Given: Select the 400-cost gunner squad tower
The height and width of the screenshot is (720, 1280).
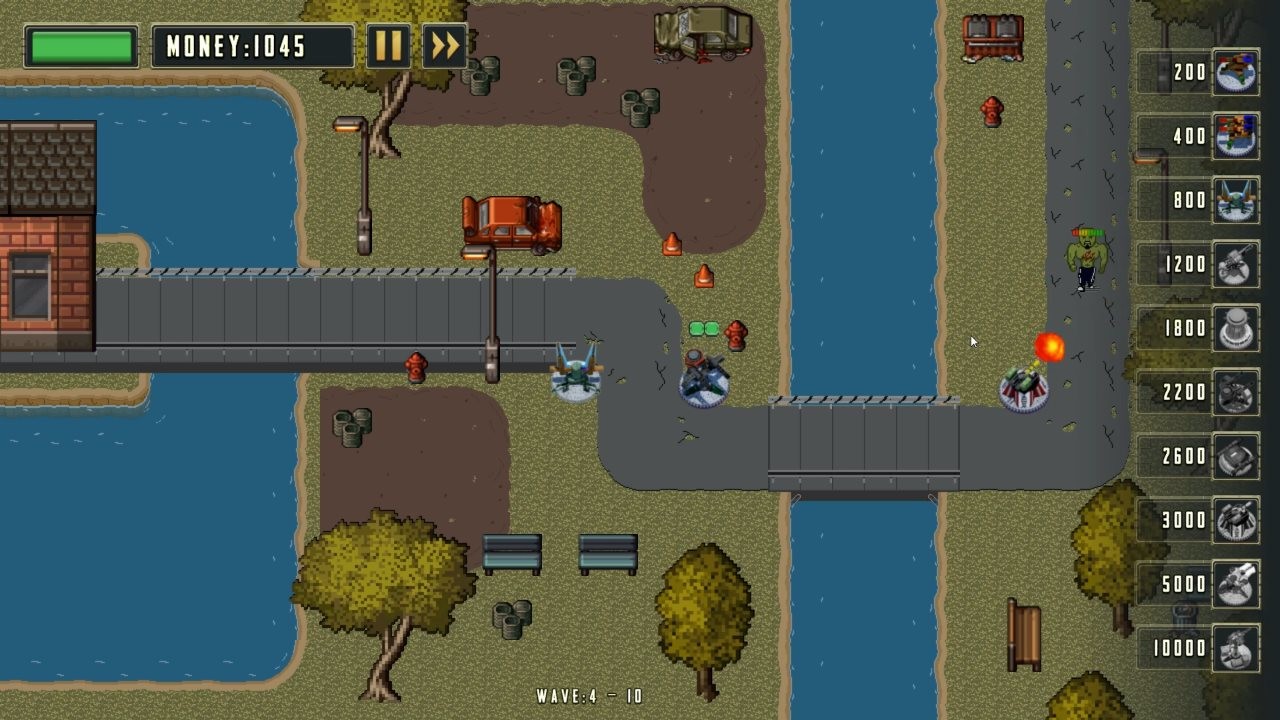Looking at the screenshot, I should pos(1234,137).
